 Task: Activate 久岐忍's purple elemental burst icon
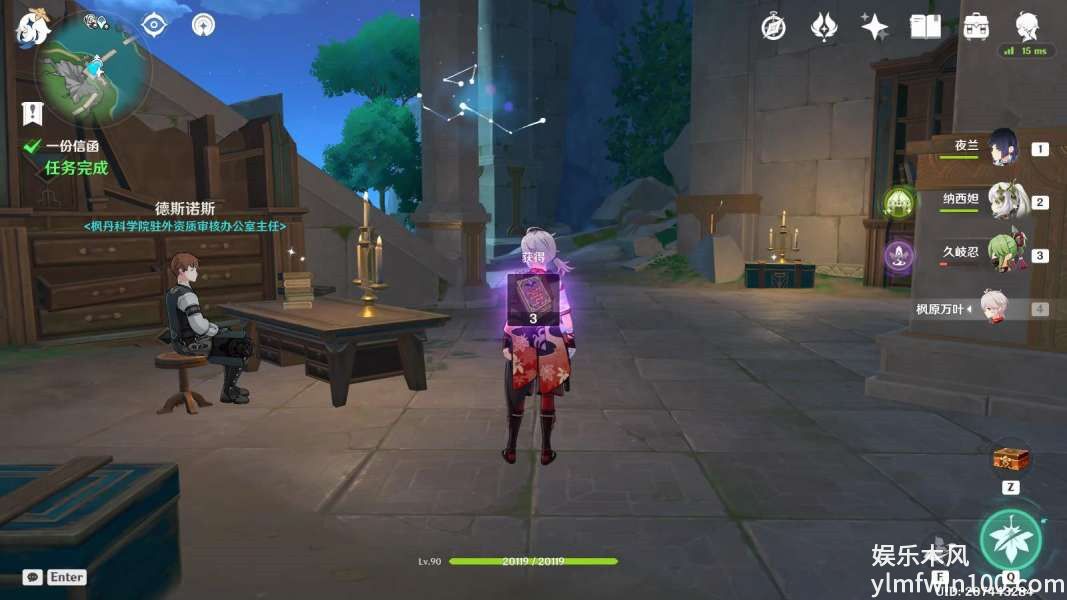[x=899, y=256]
